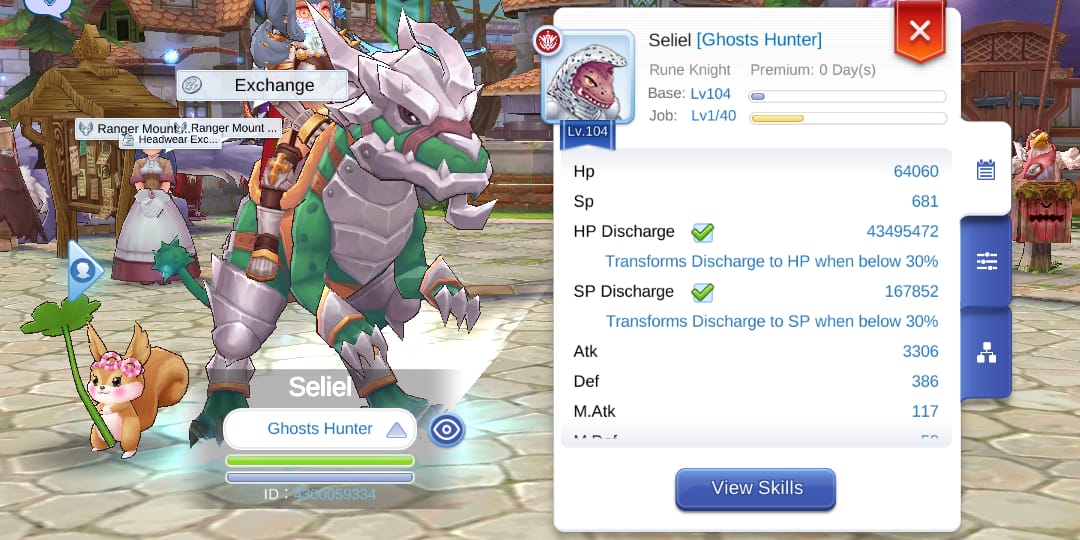Switch to the stats list tab
This screenshot has height=540, width=1080.
point(986,170)
